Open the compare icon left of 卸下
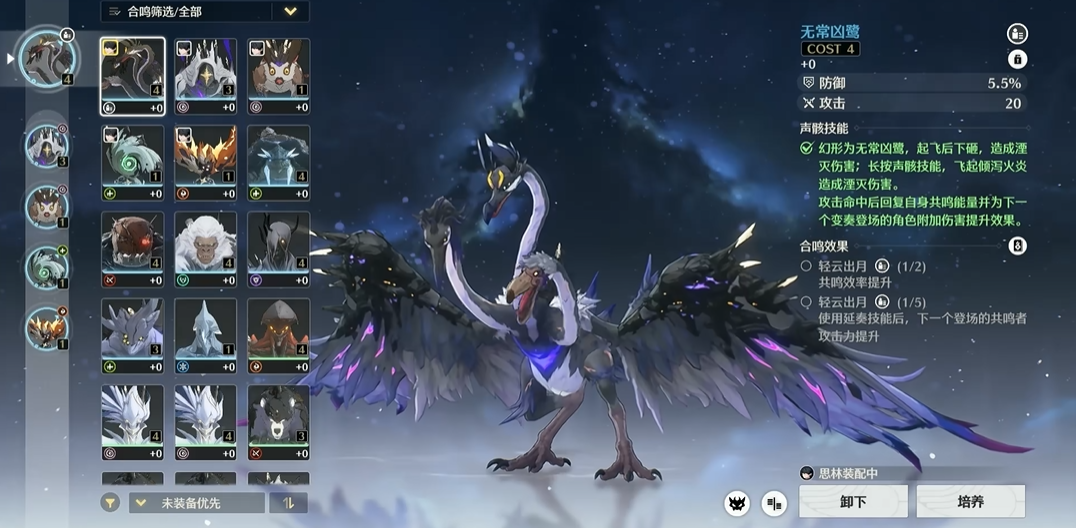The image size is (1076, 528). coord(774,502)
